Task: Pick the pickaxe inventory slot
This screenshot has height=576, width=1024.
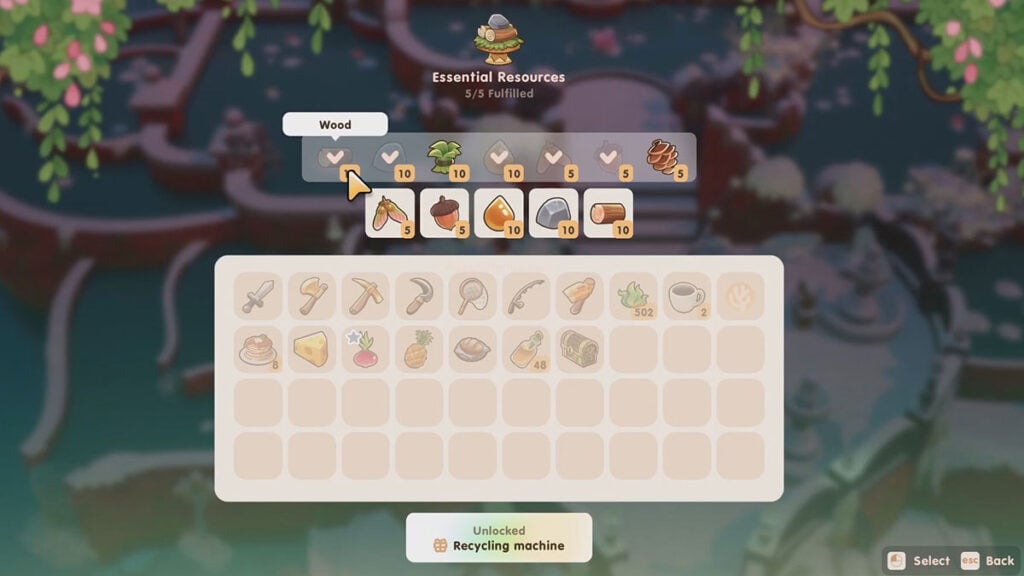Action: tap(366, 296)
